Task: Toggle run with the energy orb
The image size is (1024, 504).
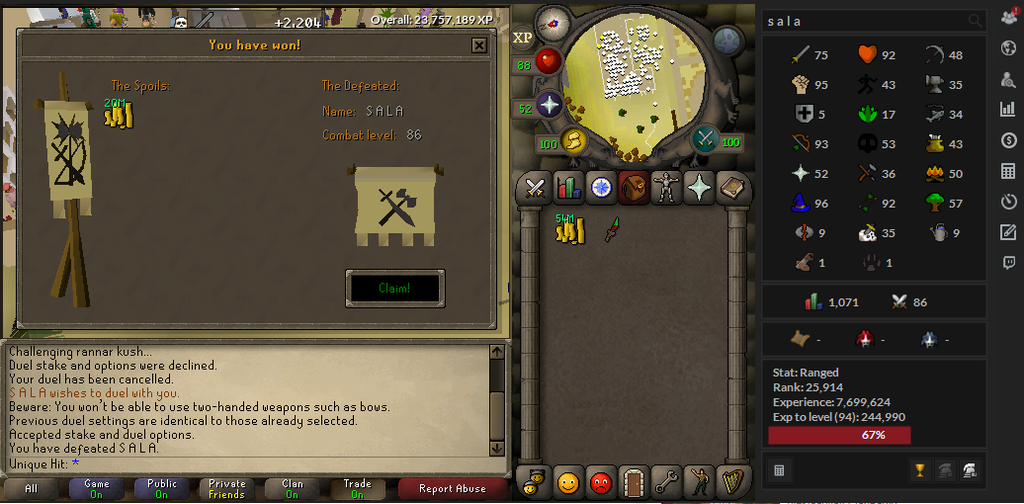Action: pos(574,141)
